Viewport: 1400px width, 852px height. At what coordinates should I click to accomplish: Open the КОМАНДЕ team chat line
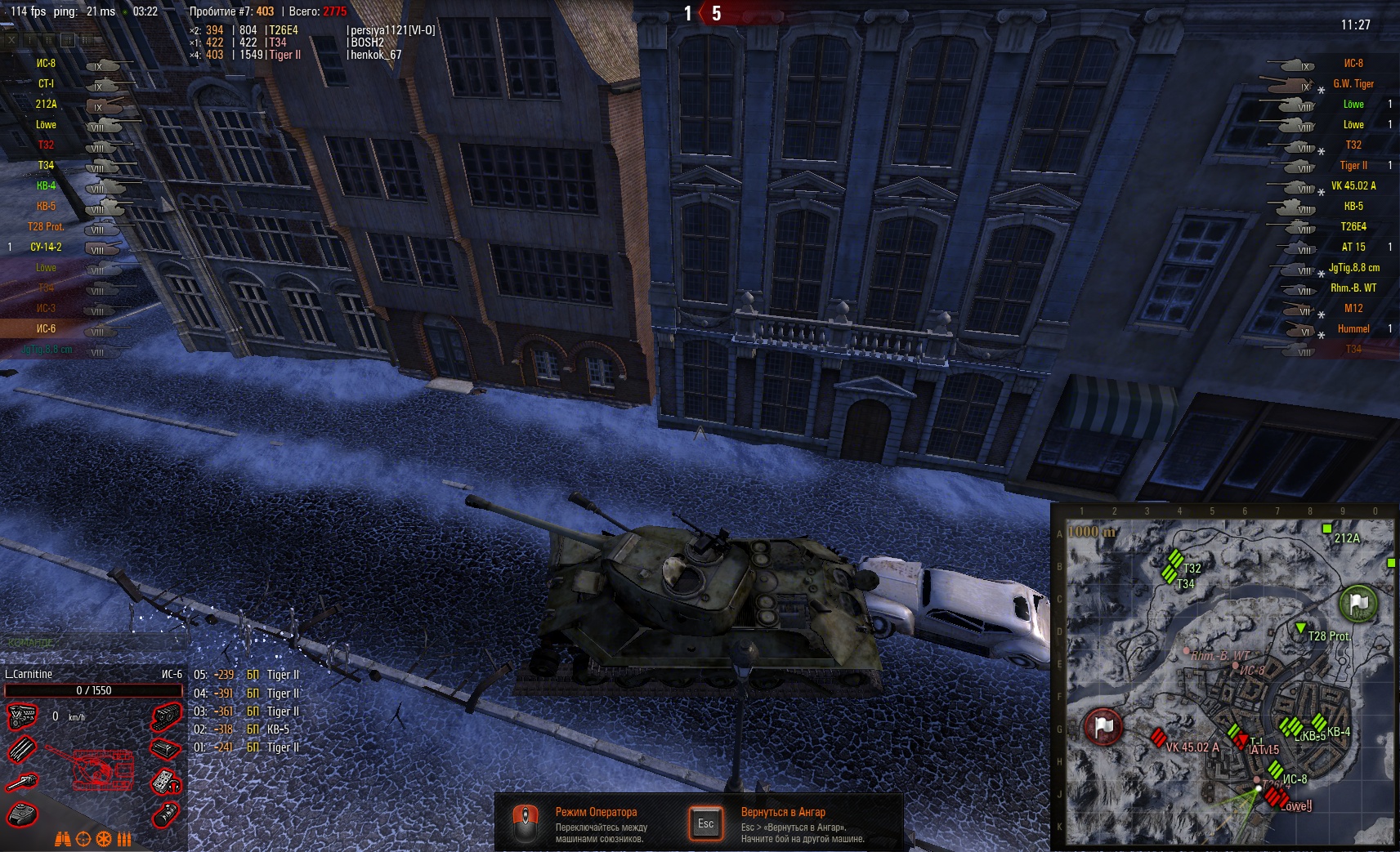click(31, 643)
